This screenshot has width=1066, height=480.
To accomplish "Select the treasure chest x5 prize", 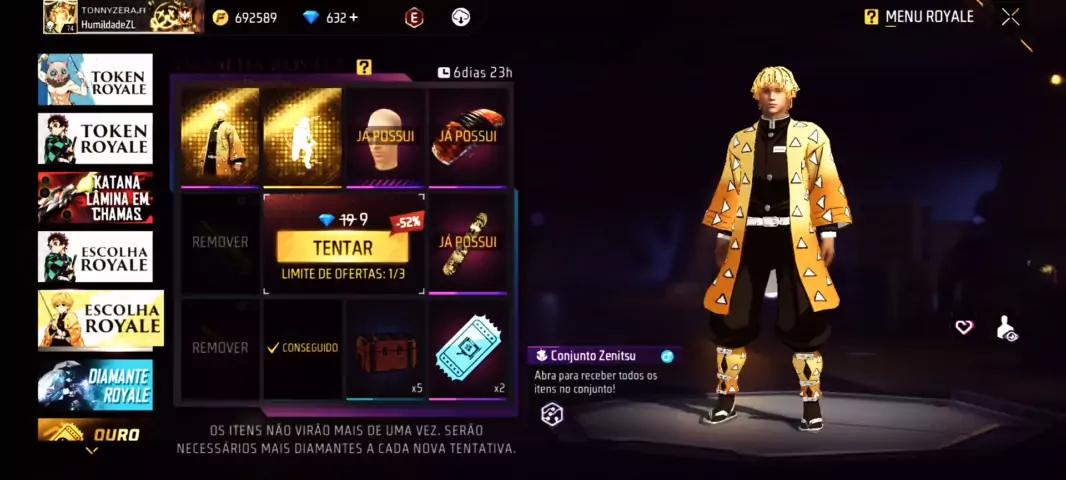I will pyautogui.click(x=385, y=350).
